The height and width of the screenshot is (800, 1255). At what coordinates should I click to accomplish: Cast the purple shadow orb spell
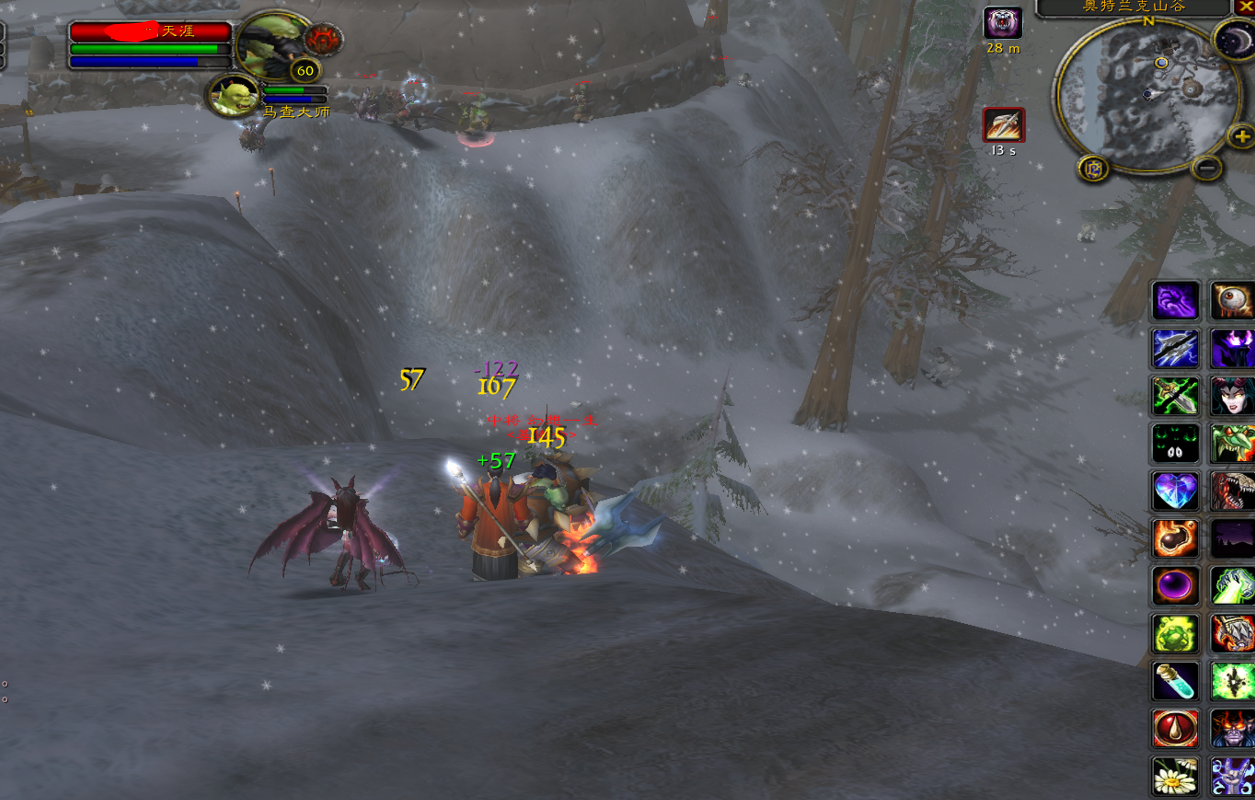(x=1175, y=586)
